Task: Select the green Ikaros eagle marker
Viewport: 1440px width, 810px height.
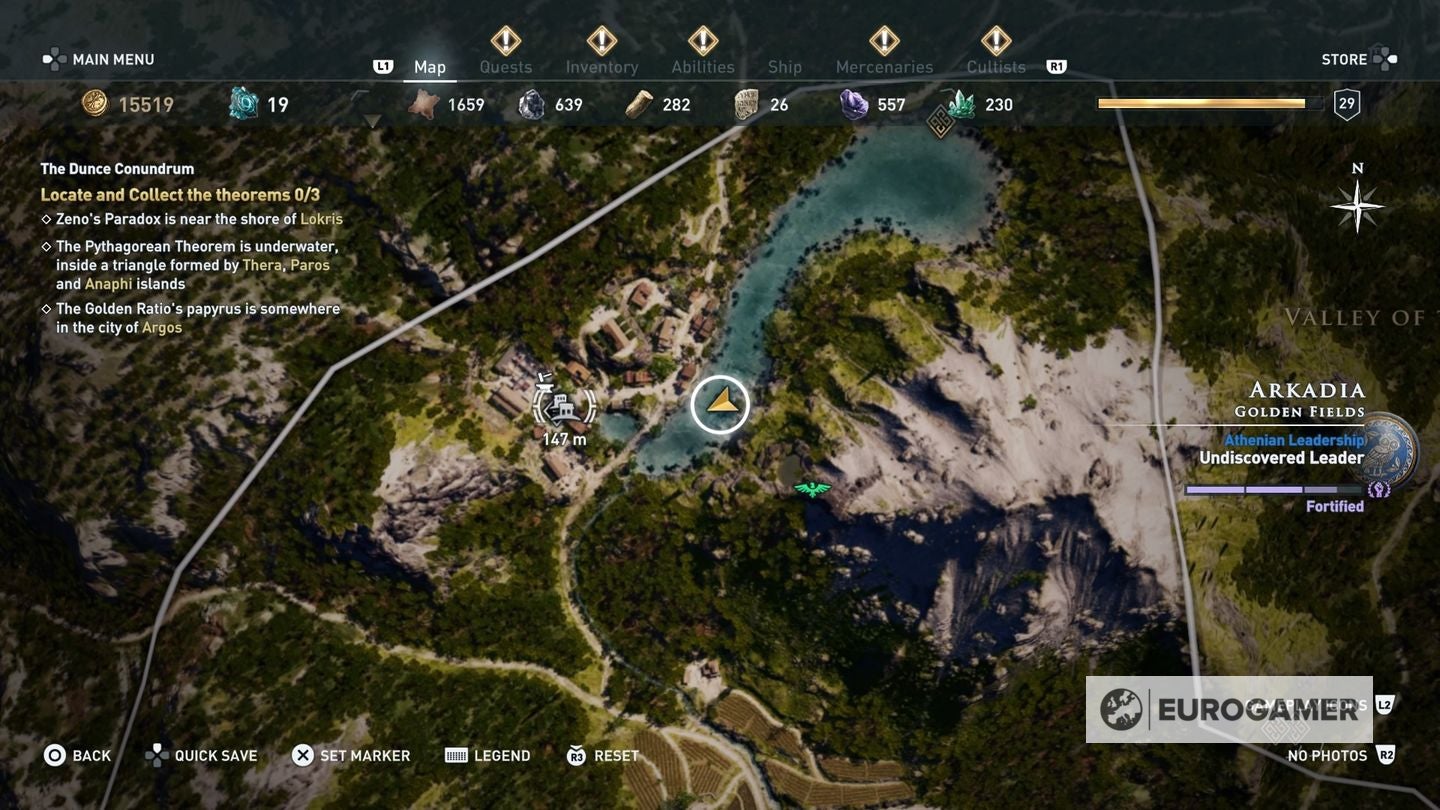Action: click(811, 489)
